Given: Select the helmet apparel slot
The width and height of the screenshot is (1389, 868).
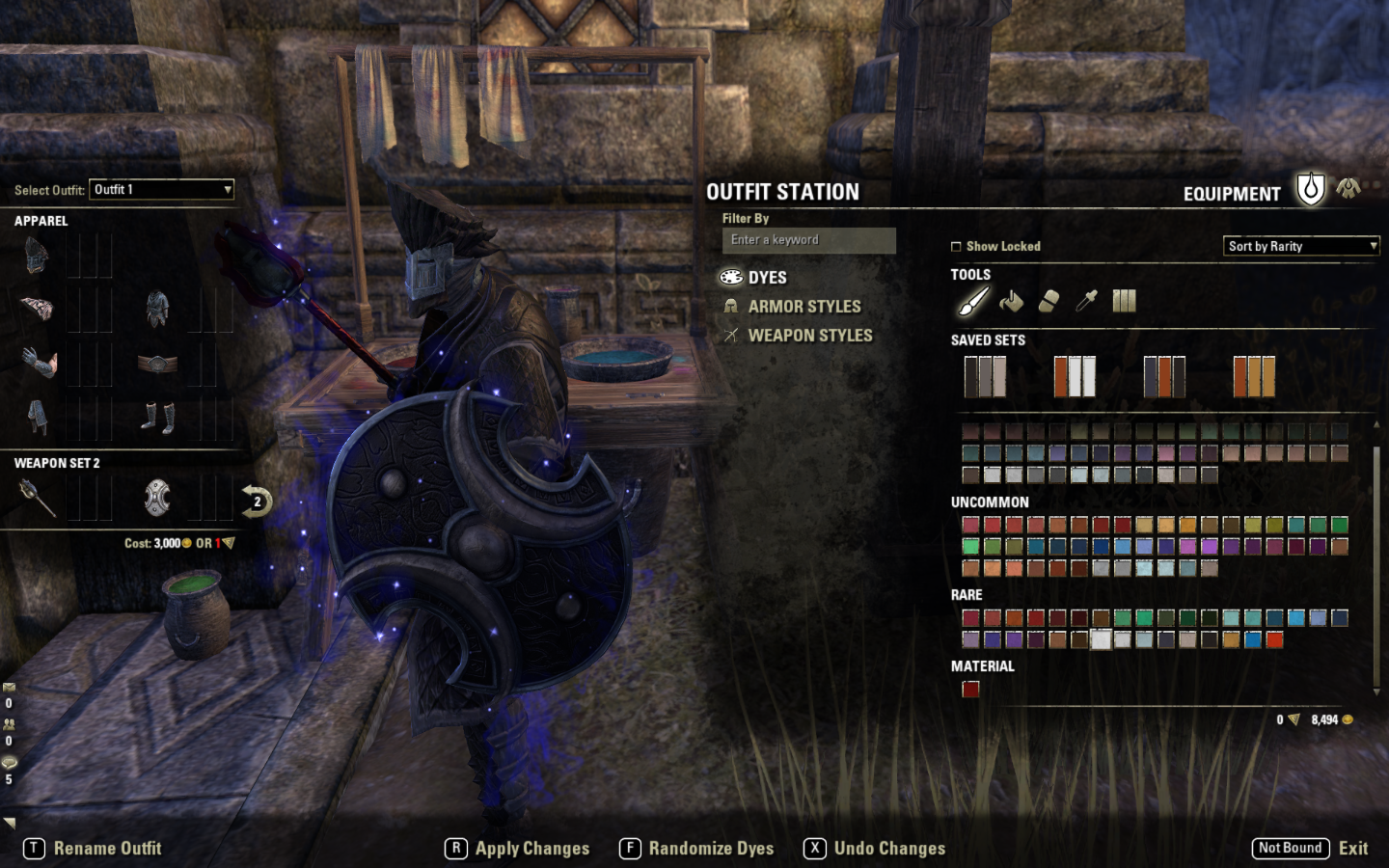Looking at the screenshot, I should pos(37,256).
